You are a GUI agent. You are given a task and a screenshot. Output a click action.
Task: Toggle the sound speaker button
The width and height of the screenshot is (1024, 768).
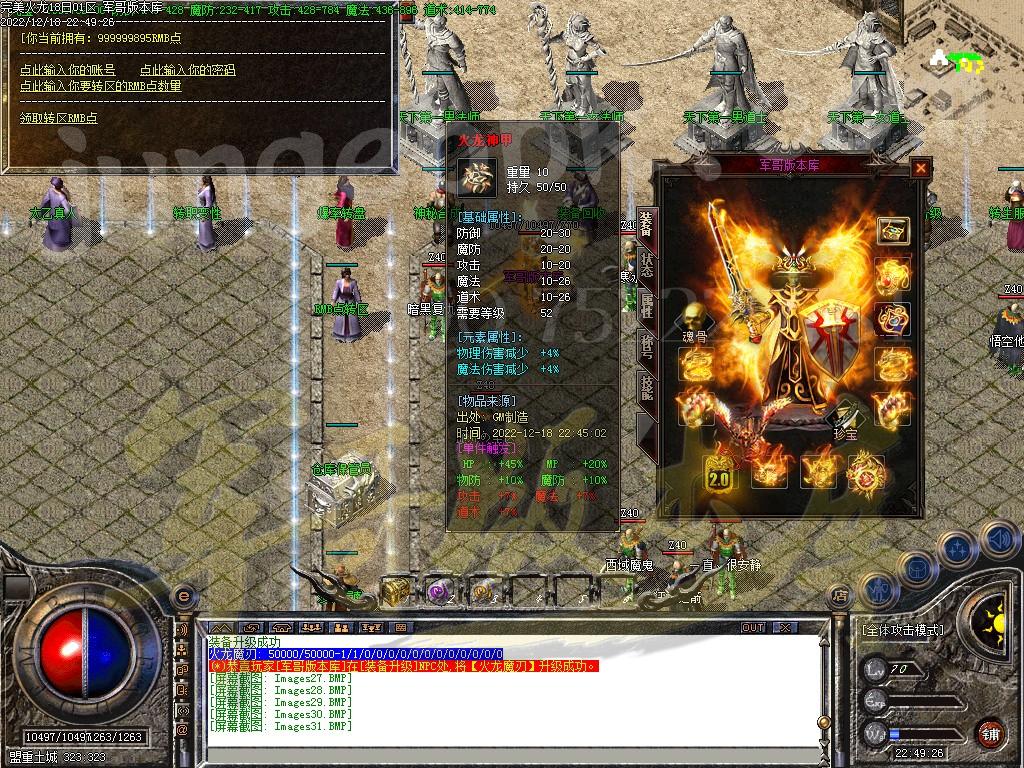(x=998, y=540)
